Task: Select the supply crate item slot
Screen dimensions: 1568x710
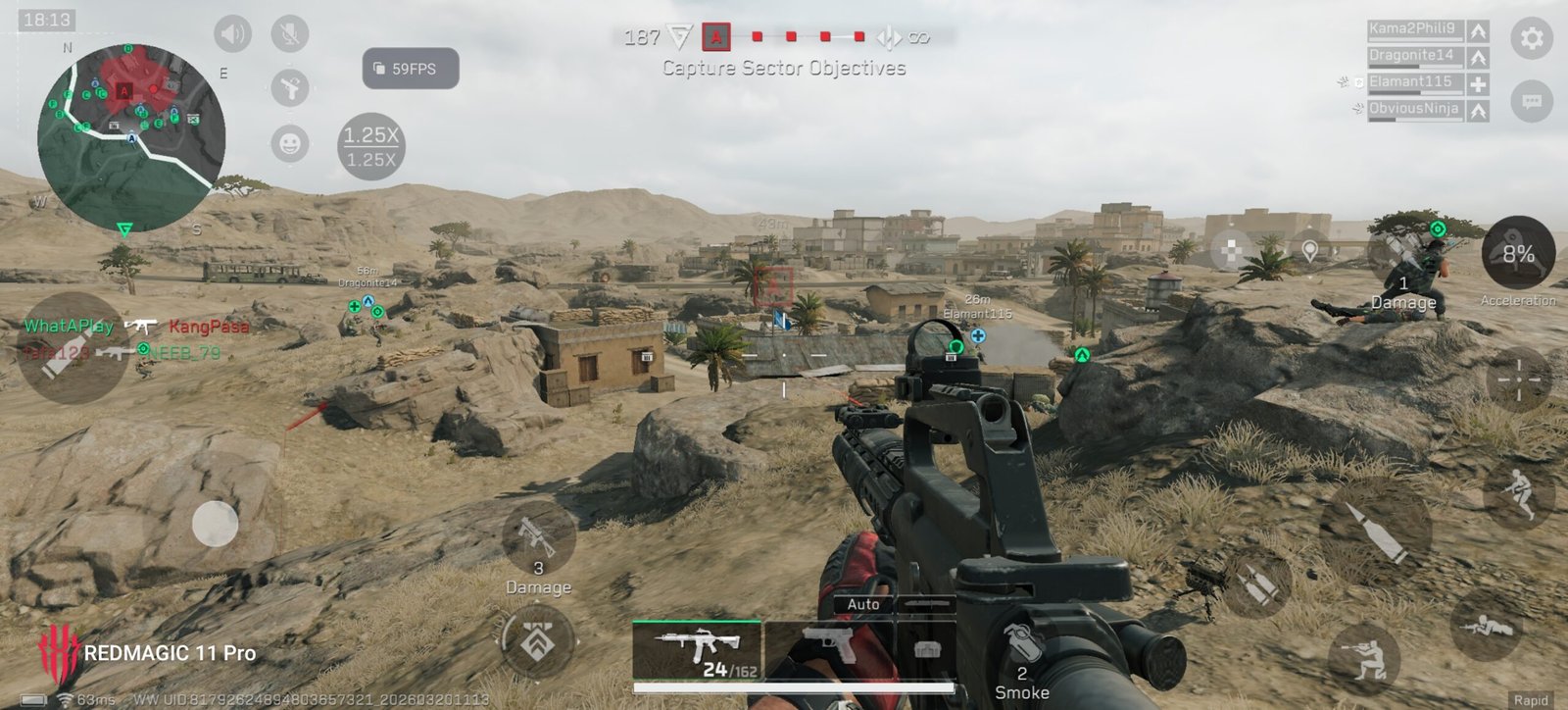Action: click(x=926, y=650)
